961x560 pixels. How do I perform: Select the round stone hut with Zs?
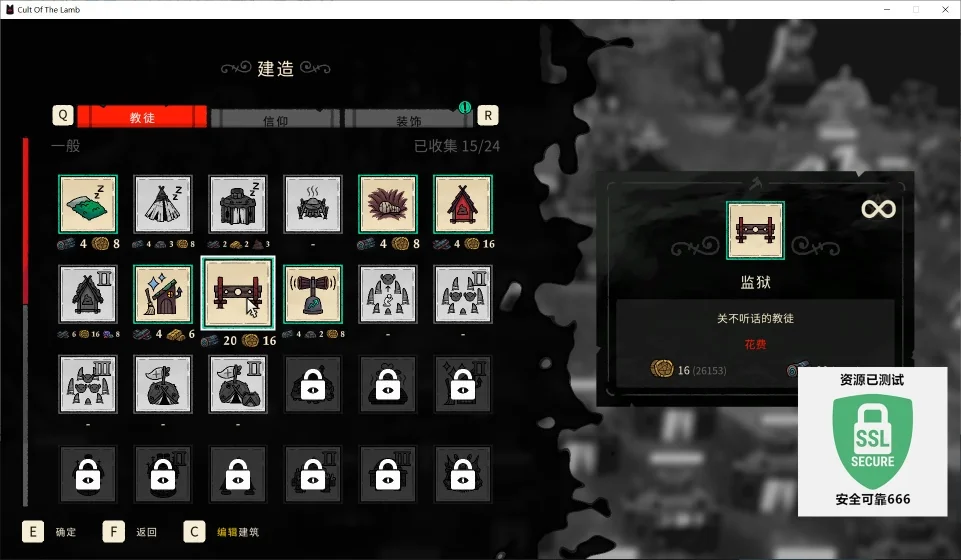[x=238, y=204]
